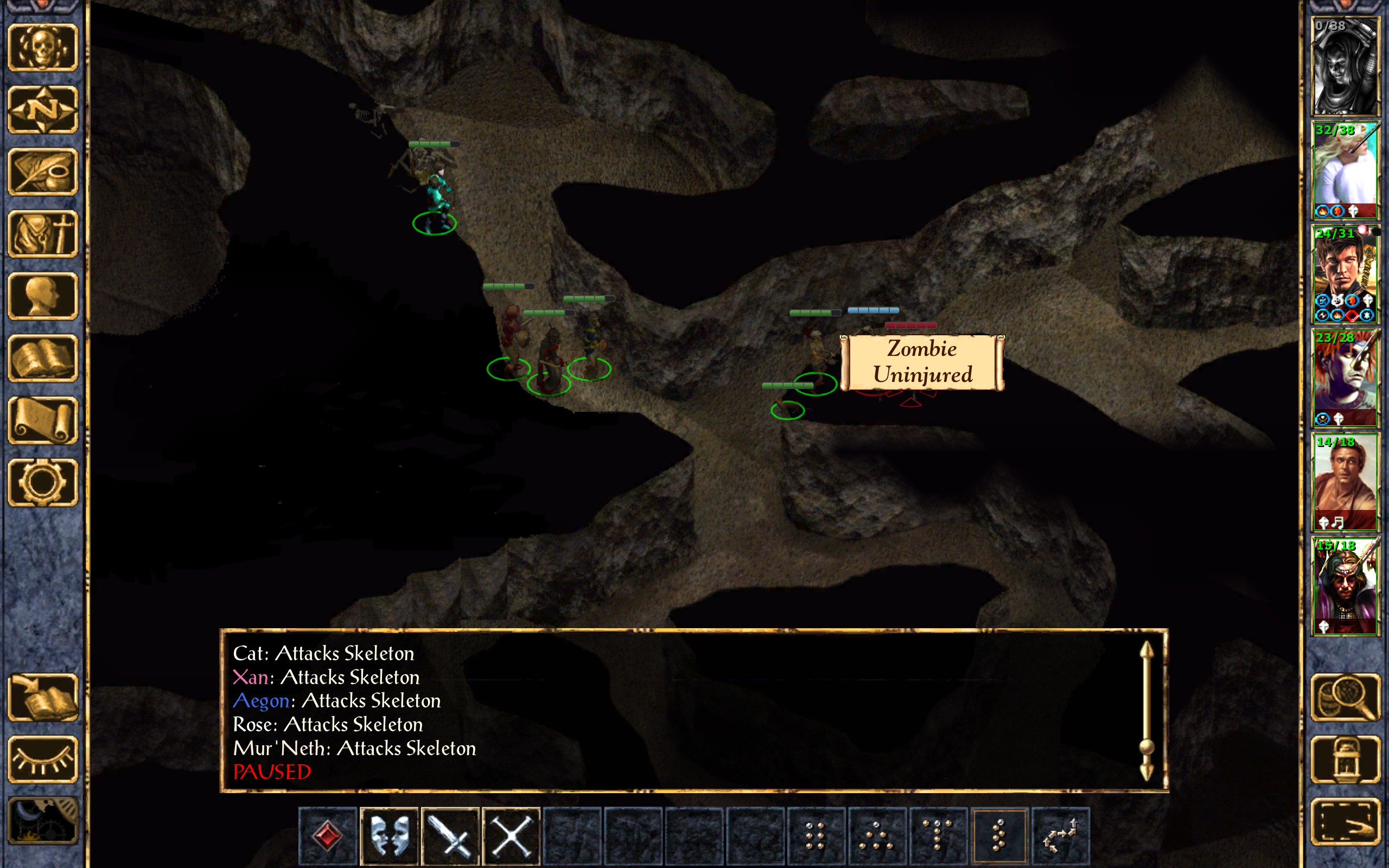The width and height of the screenshot is (1389, 868).
Task: Open the character record head icon
Action: click(x=43, y=296)
